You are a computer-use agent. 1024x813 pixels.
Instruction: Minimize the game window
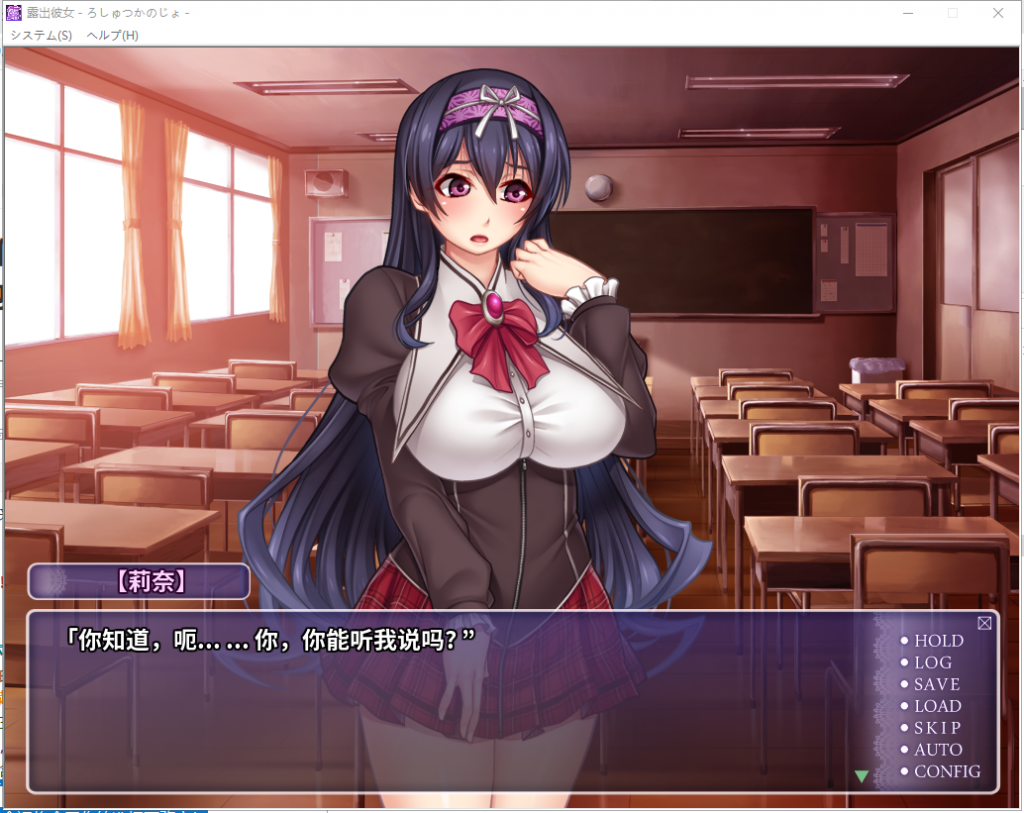point(908,13)
